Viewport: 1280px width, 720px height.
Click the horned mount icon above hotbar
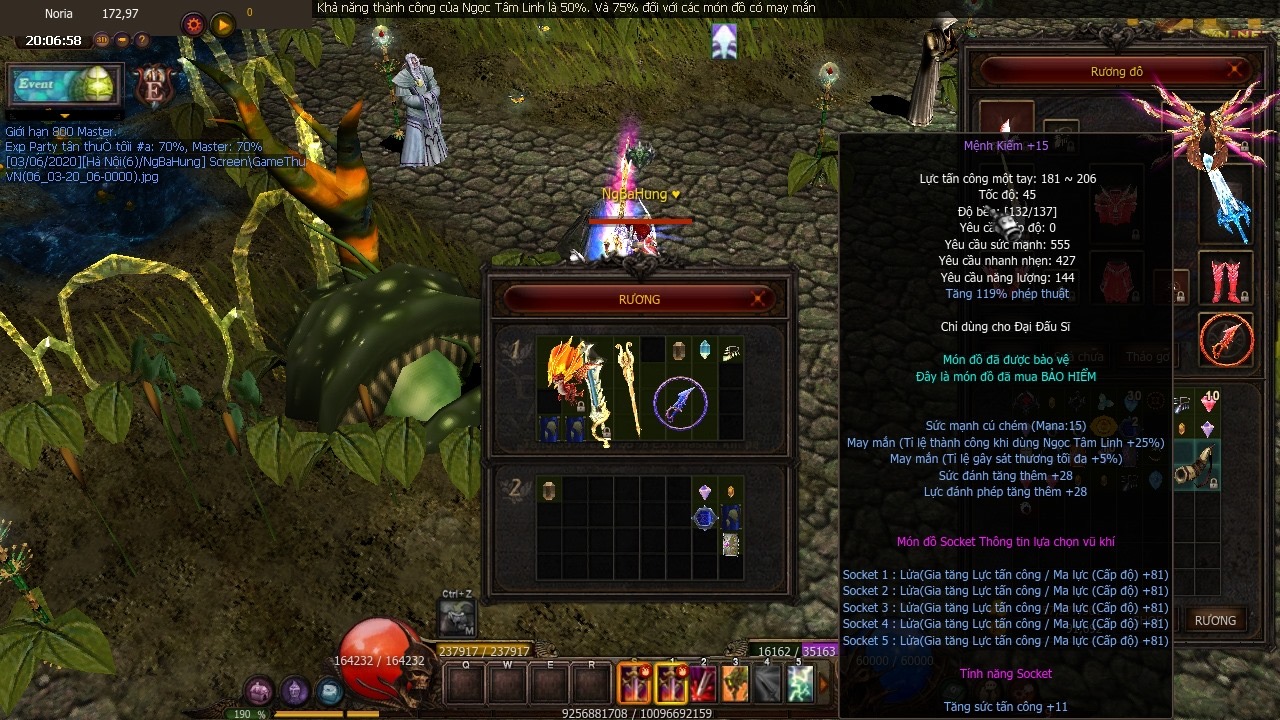click(457, 619)
